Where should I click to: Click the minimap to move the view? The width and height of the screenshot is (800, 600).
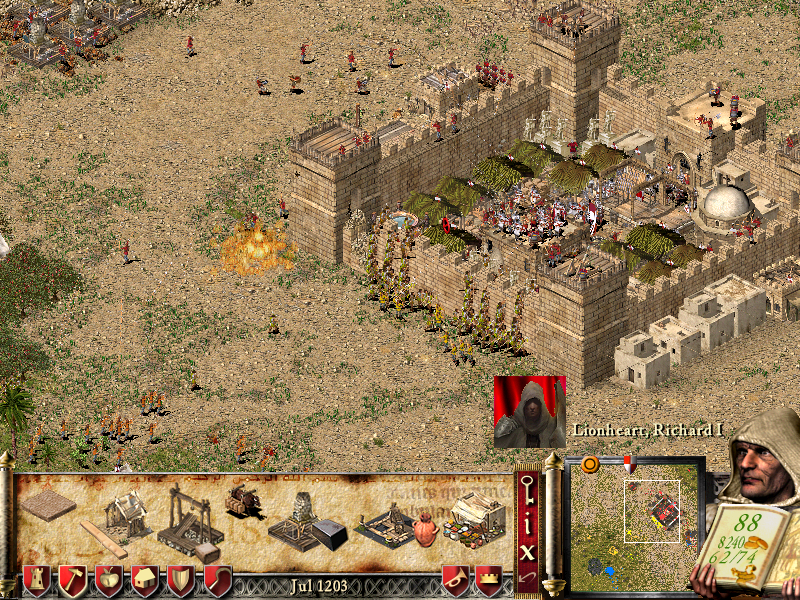[634, 522]
